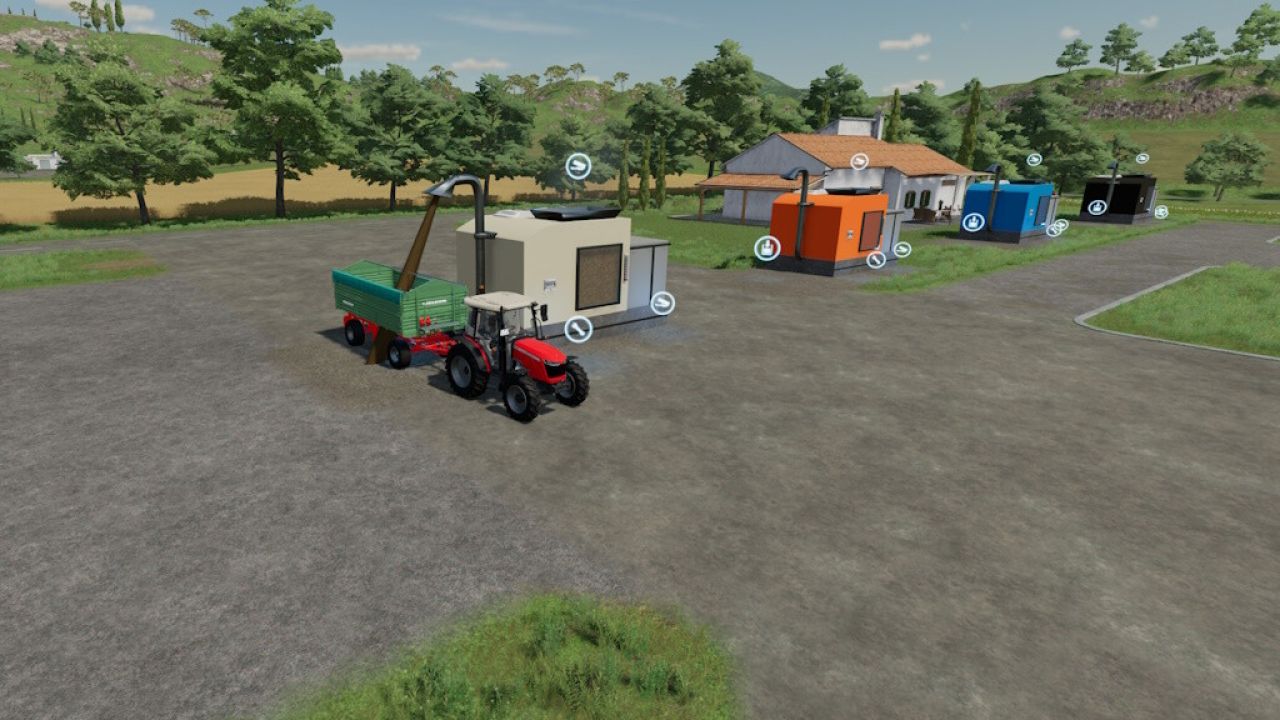Click the brown door of the orange production building
This screenshot has height=720, width=1280.
(x=871, y=229)
